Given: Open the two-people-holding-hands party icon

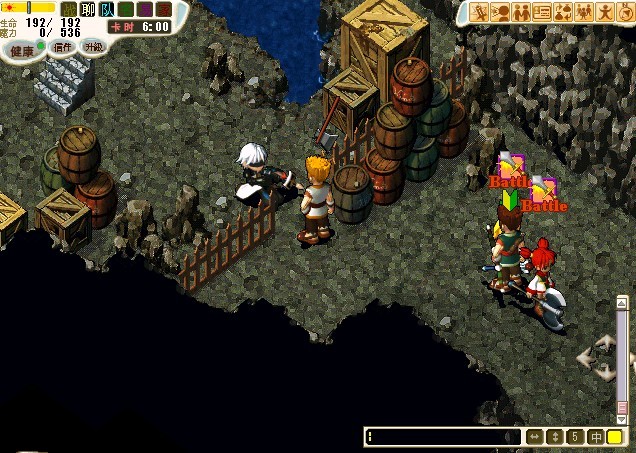Looking at the screenshot, I should point(522,12).
